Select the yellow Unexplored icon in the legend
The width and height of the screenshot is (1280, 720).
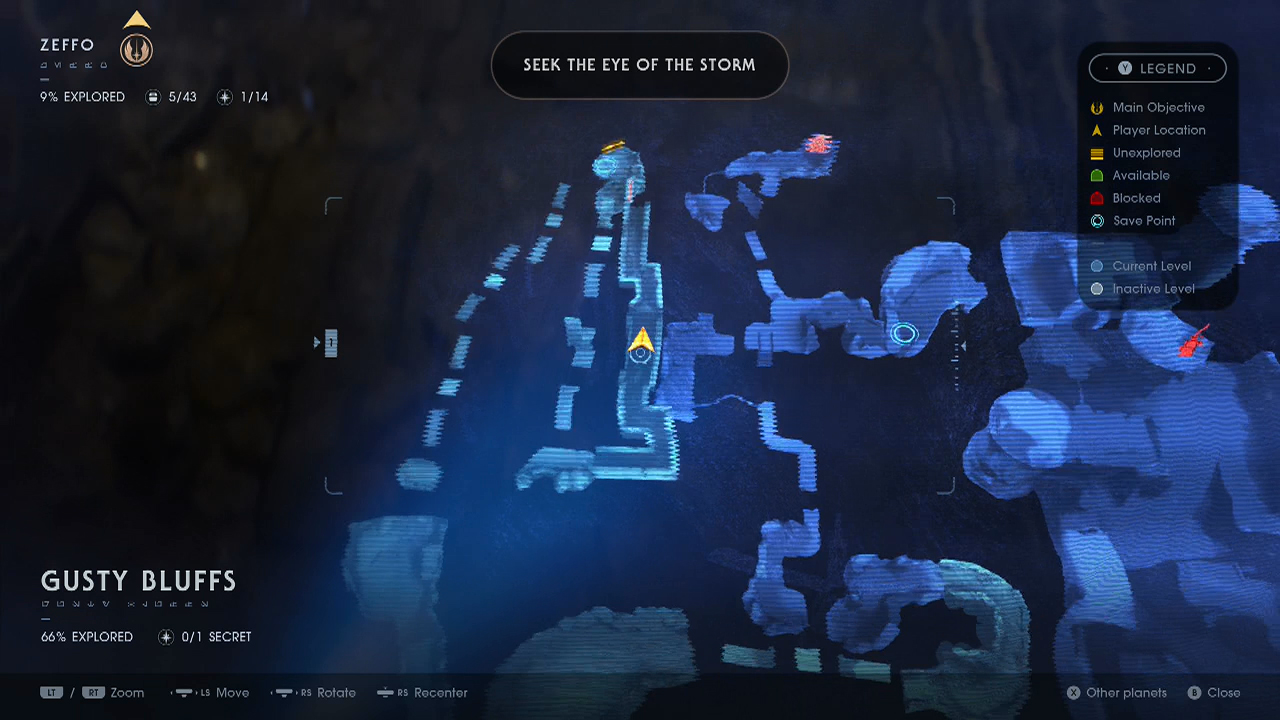(x=1097, y=152)
